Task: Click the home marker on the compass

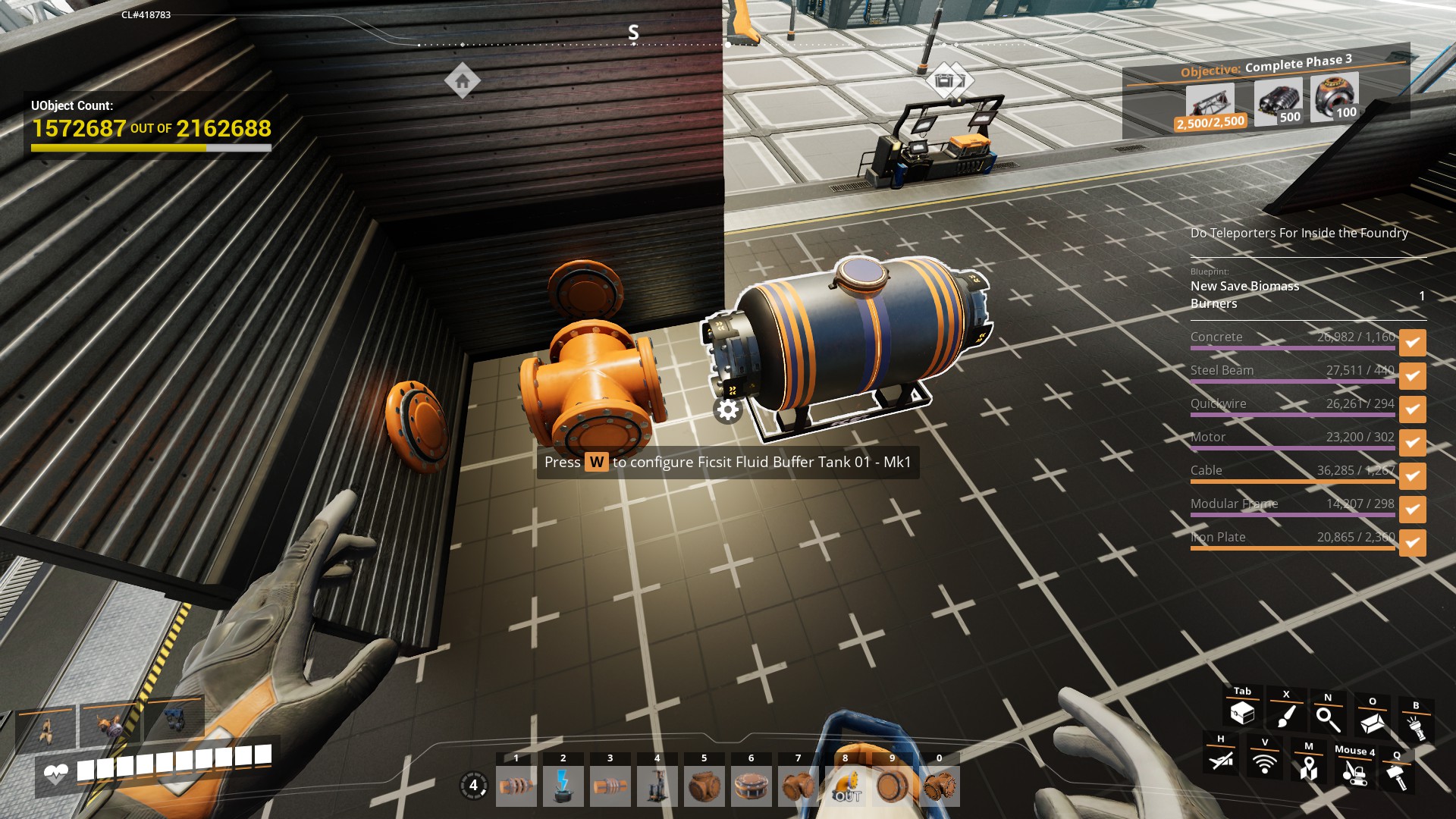Action: tap(463, 80)
